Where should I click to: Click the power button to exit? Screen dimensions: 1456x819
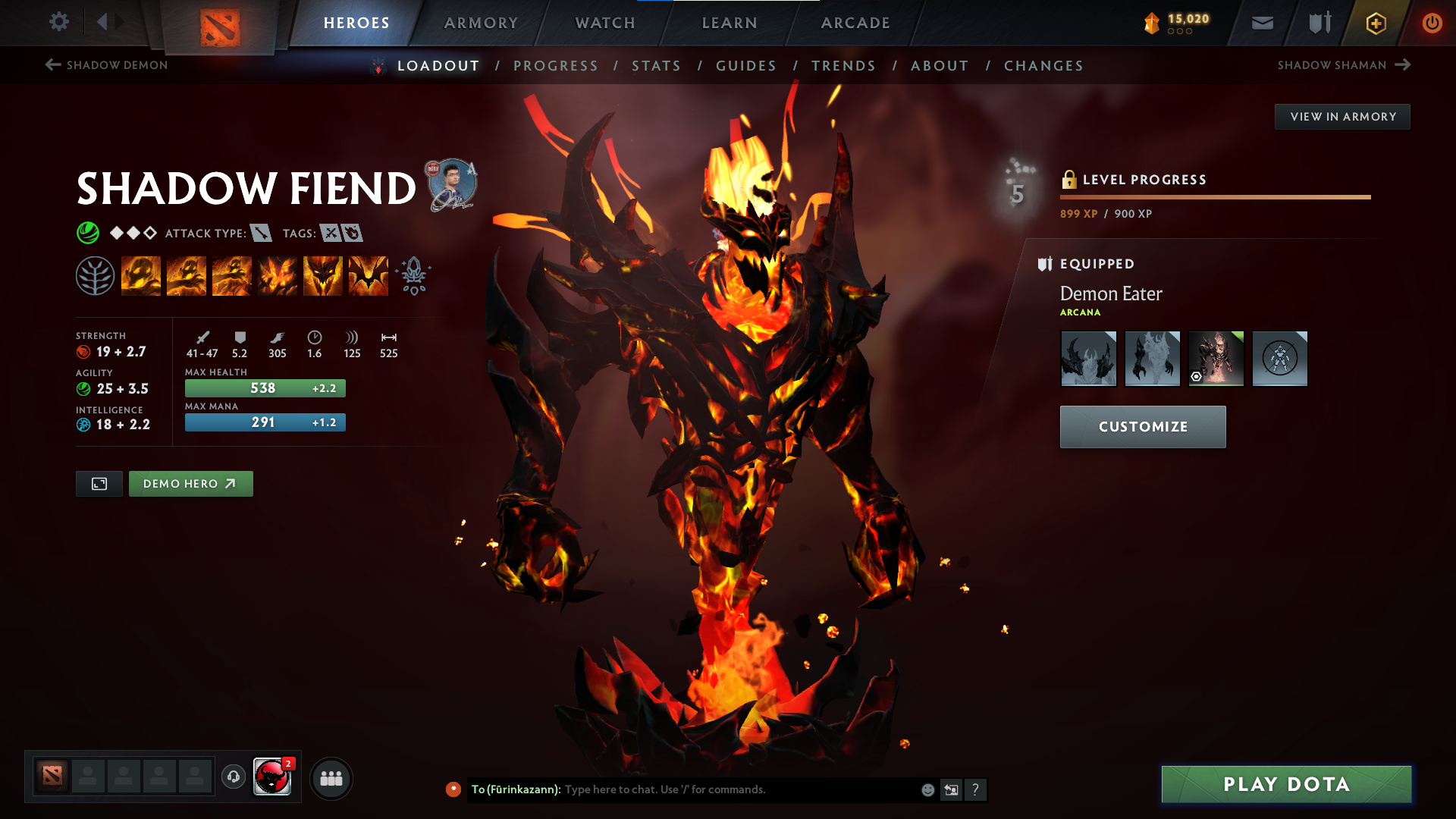(x=1432, y=23)
